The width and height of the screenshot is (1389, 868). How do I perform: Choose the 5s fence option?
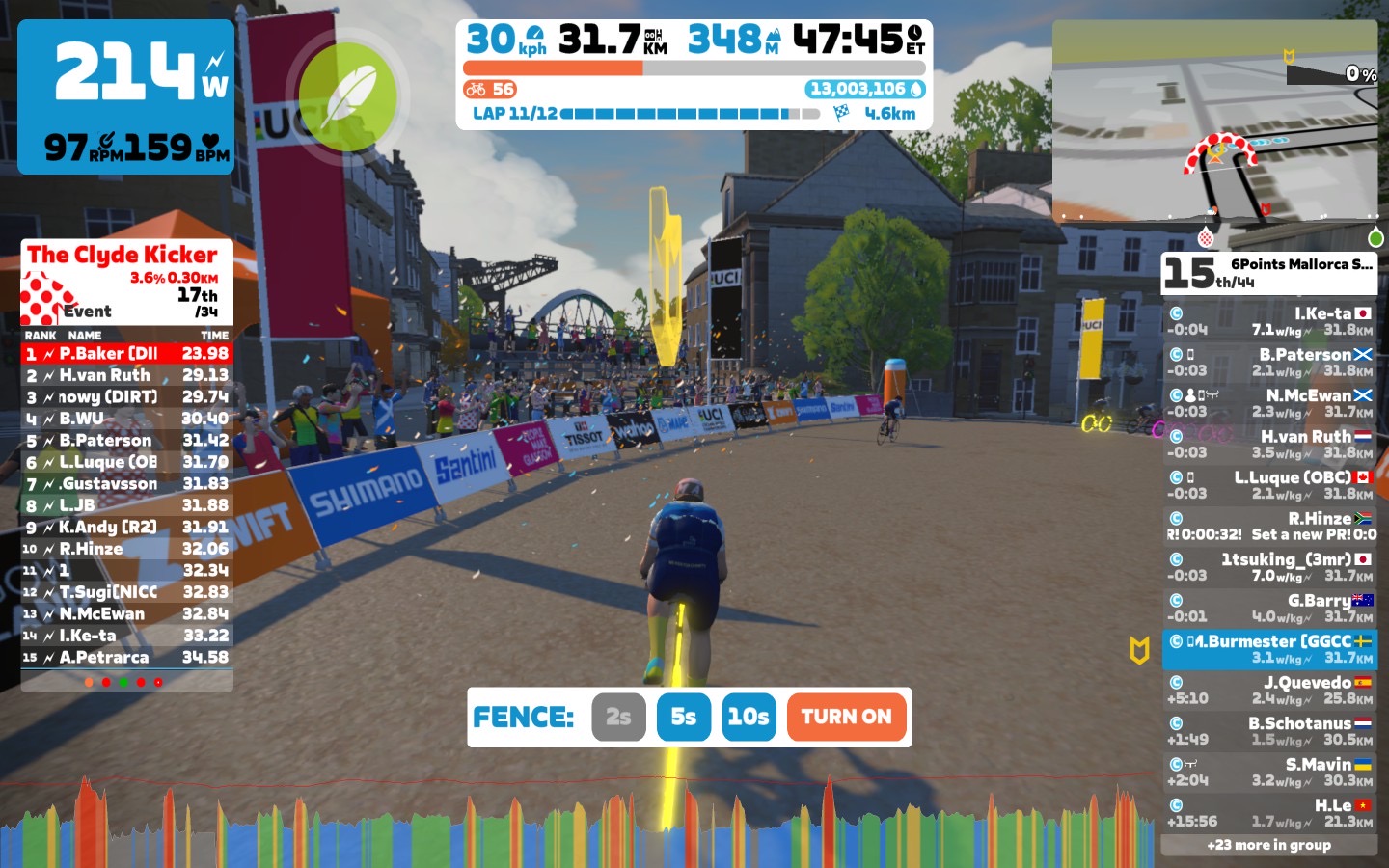click(683, 717)
